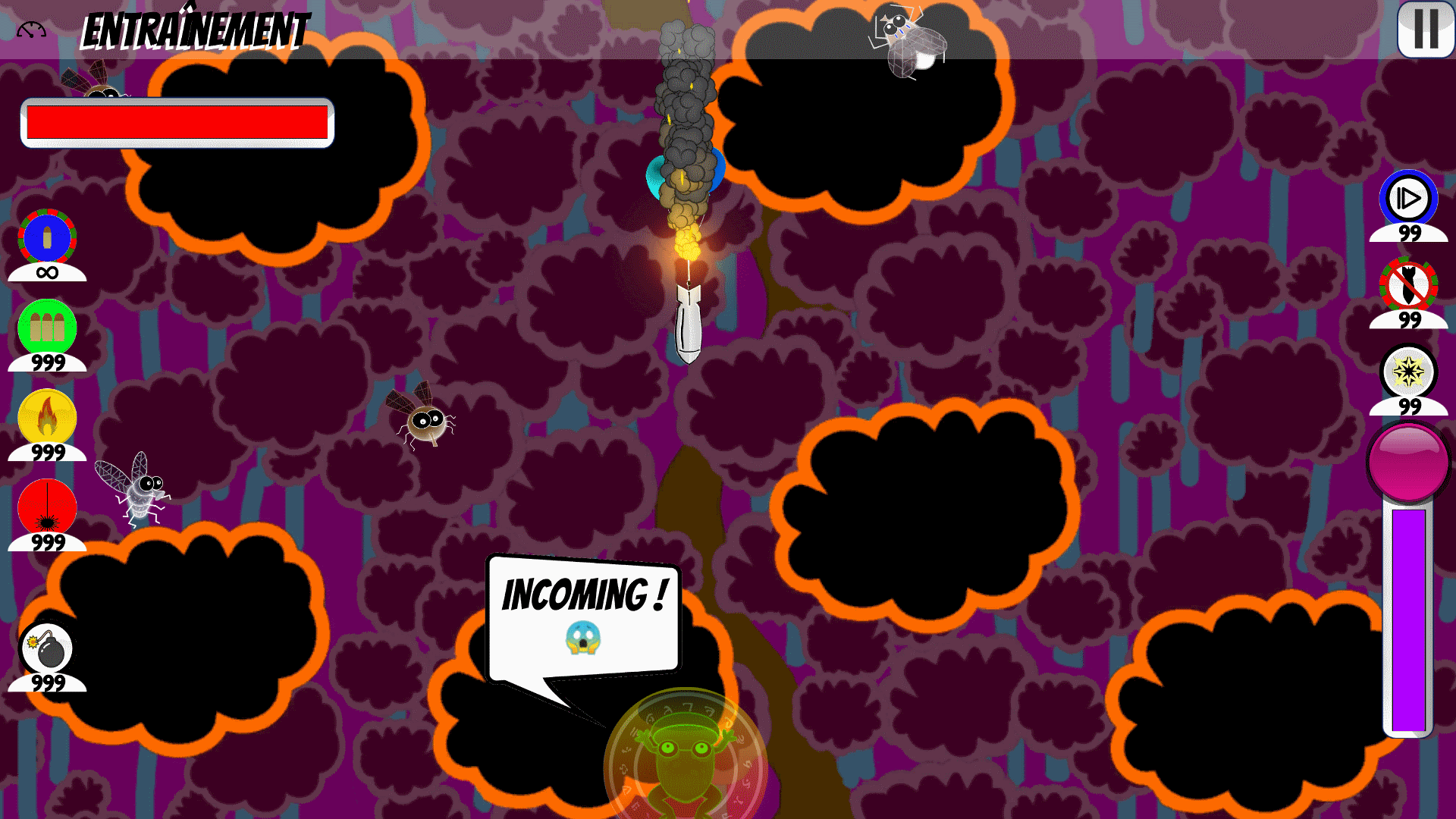Click the falling white missile

tap(689, 326)
